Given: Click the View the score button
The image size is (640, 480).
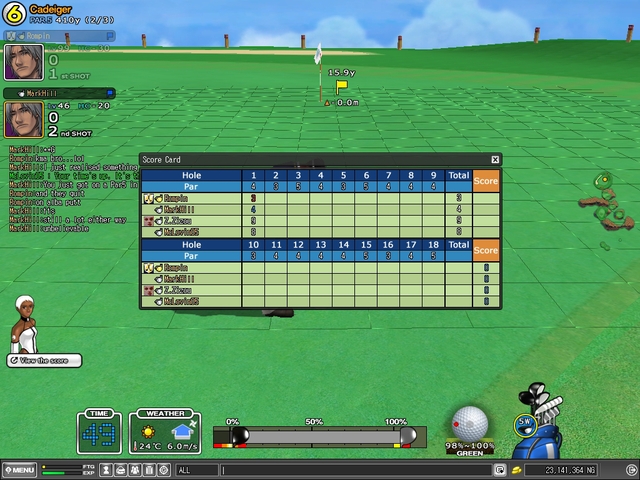Looking at the screenshot, I should click(x=46, y=360).
